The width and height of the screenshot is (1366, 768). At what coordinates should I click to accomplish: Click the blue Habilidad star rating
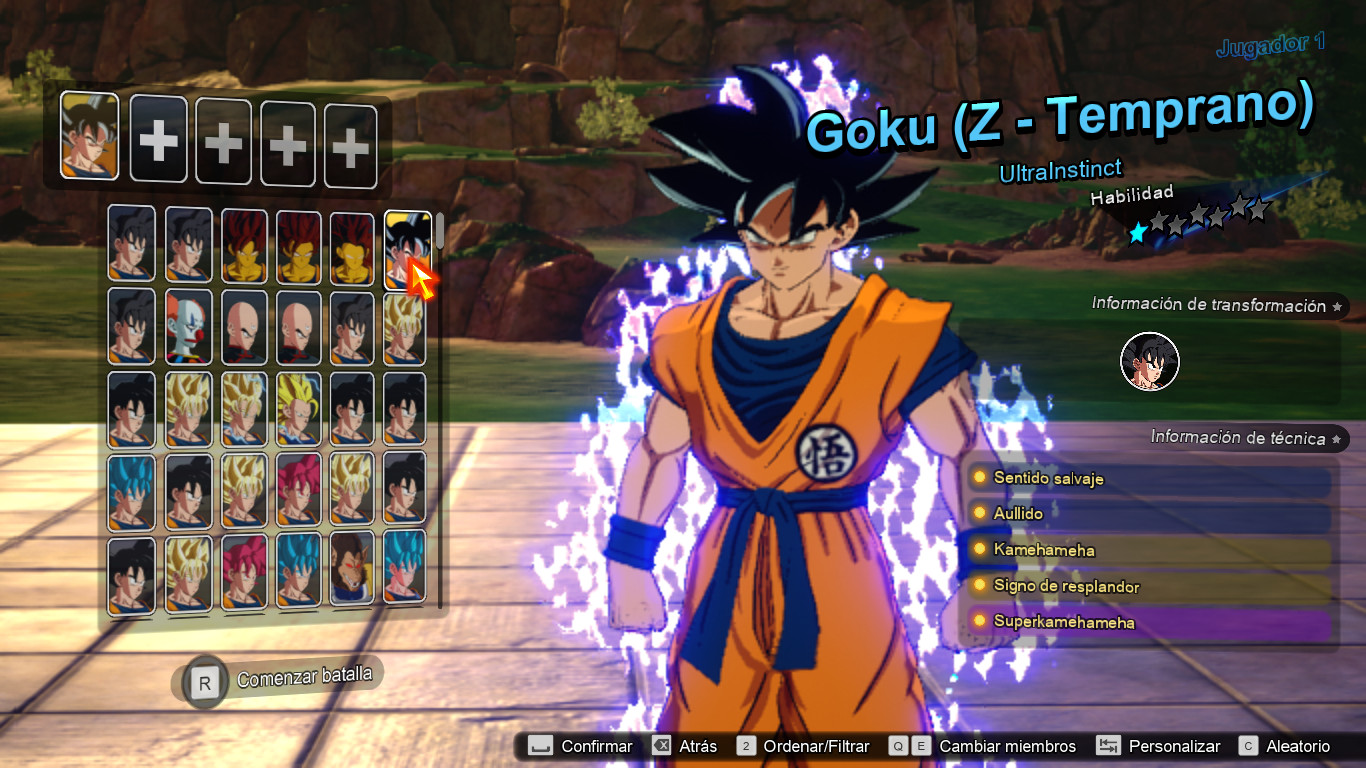point(1137,232)
